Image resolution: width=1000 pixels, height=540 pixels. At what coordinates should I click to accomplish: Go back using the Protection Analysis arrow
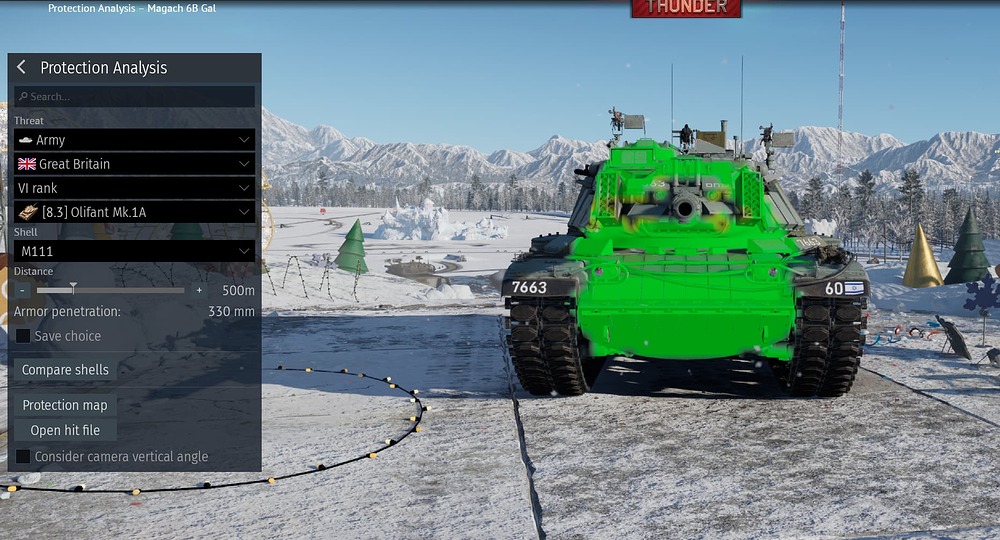click(x=21, y=68)
